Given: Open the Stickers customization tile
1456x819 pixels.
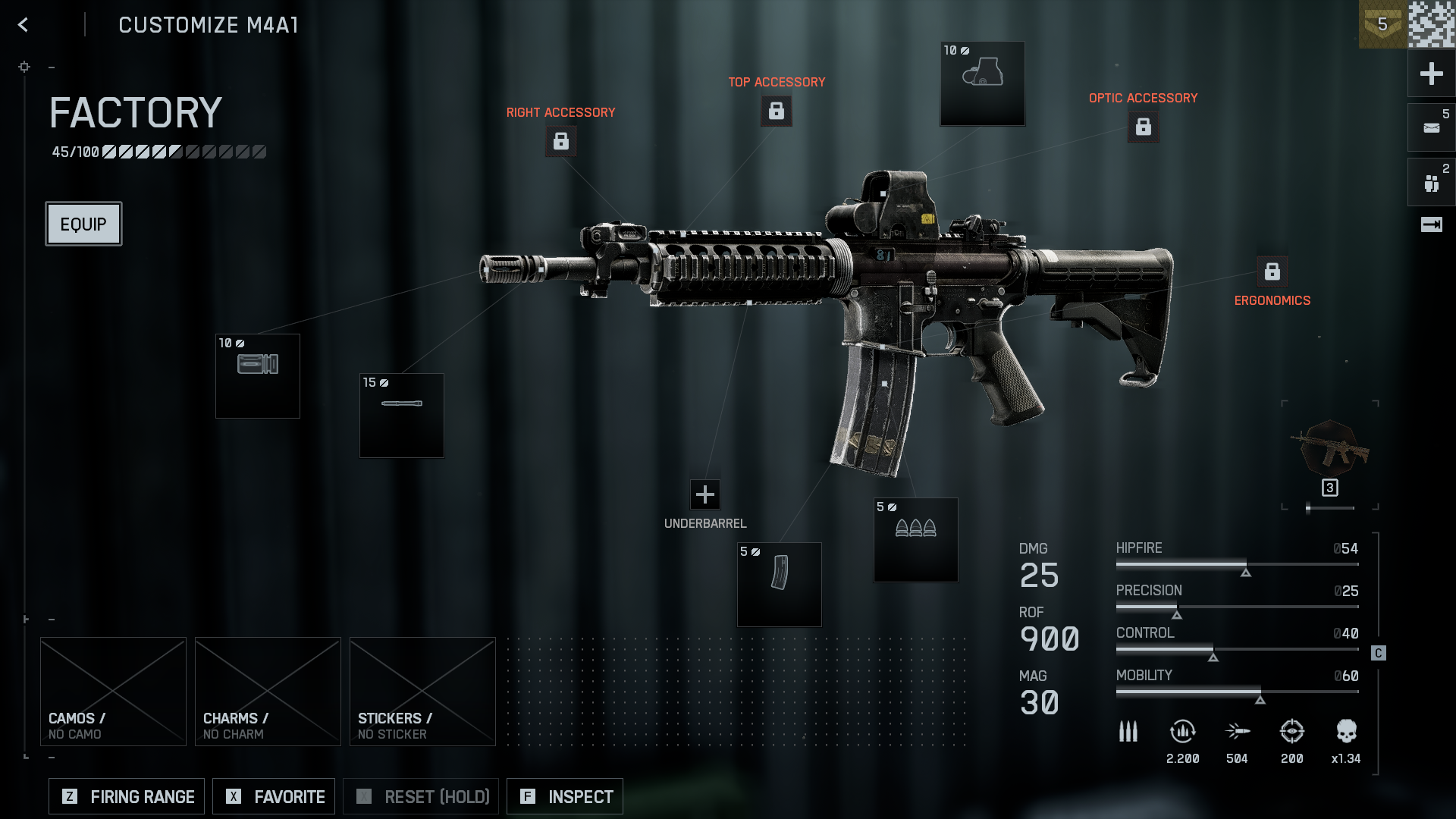Looking at the screenshot, I should click(x=422, y=691).
